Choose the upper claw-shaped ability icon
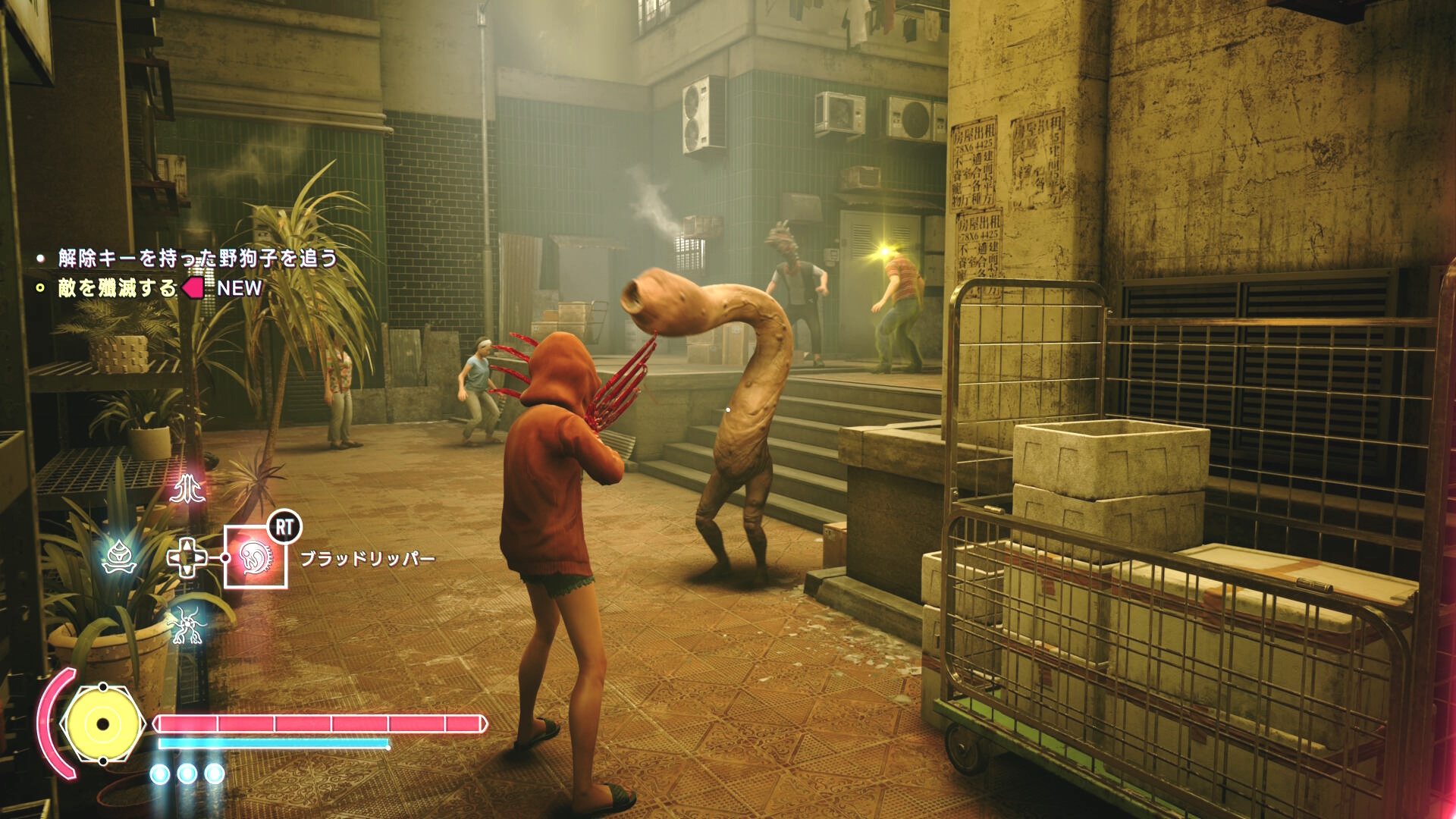Screen dimensions: 1456x819 (187, 489)
